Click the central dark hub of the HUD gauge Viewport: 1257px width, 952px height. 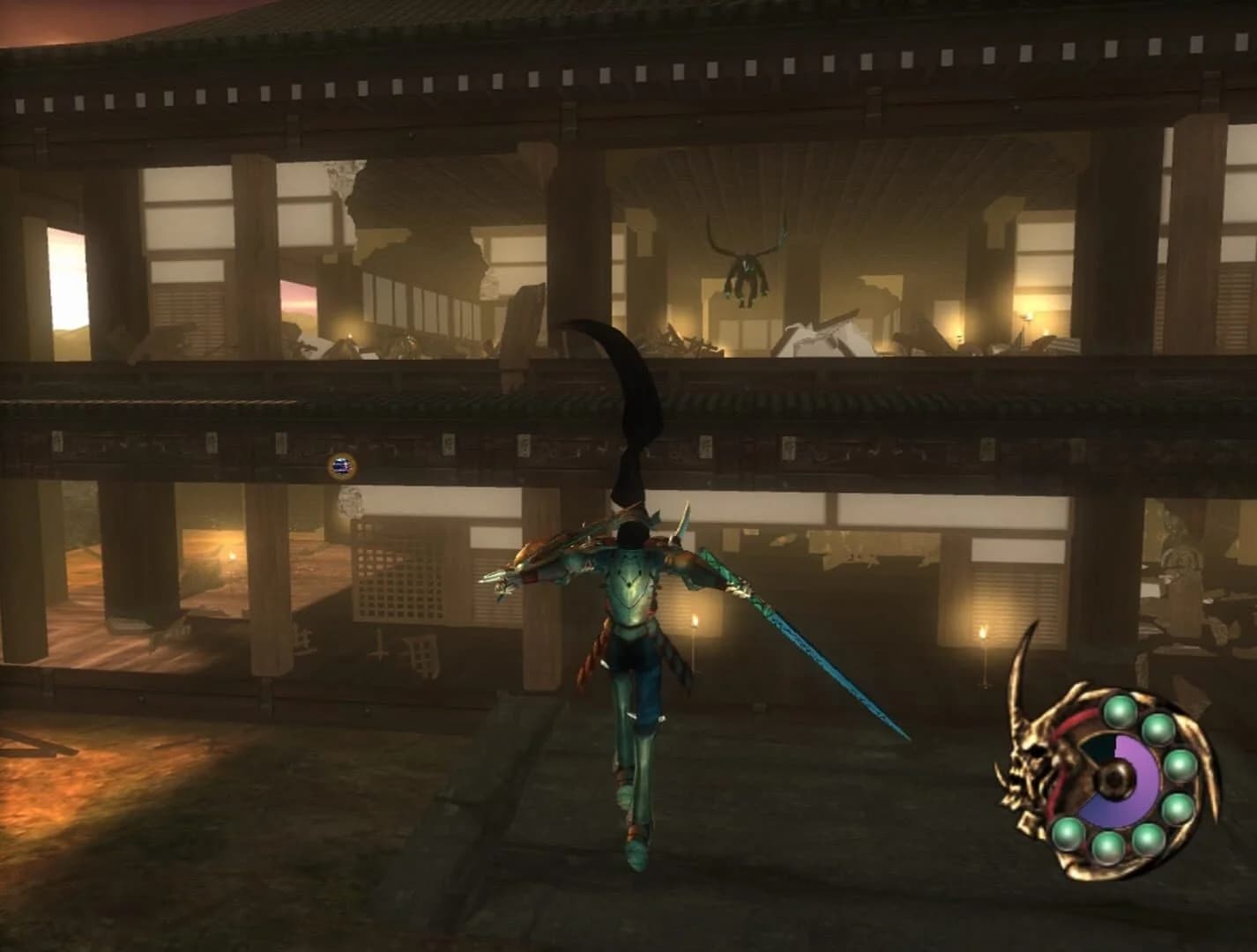(1116, 778)
